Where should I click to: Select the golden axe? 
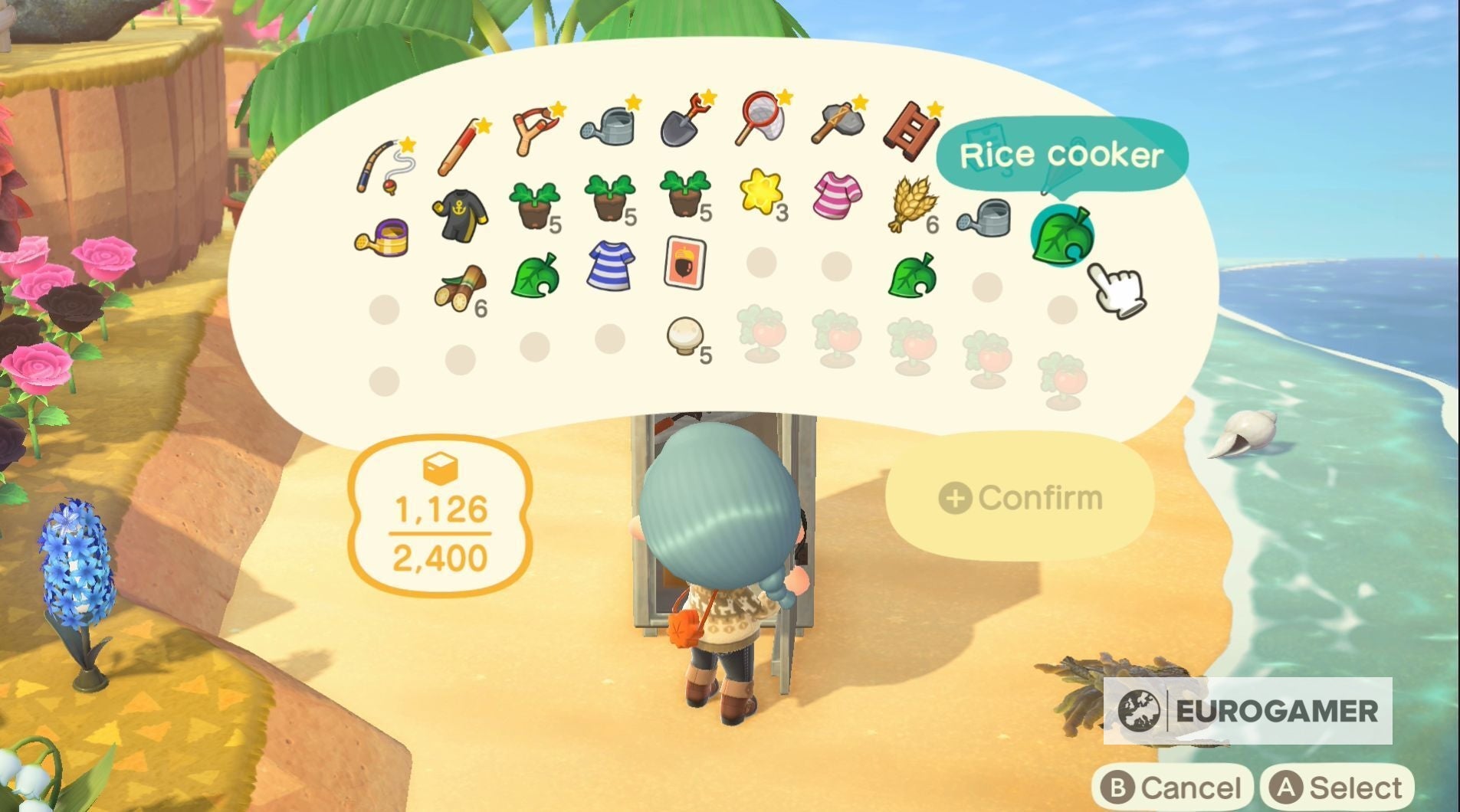click(835, 121)
